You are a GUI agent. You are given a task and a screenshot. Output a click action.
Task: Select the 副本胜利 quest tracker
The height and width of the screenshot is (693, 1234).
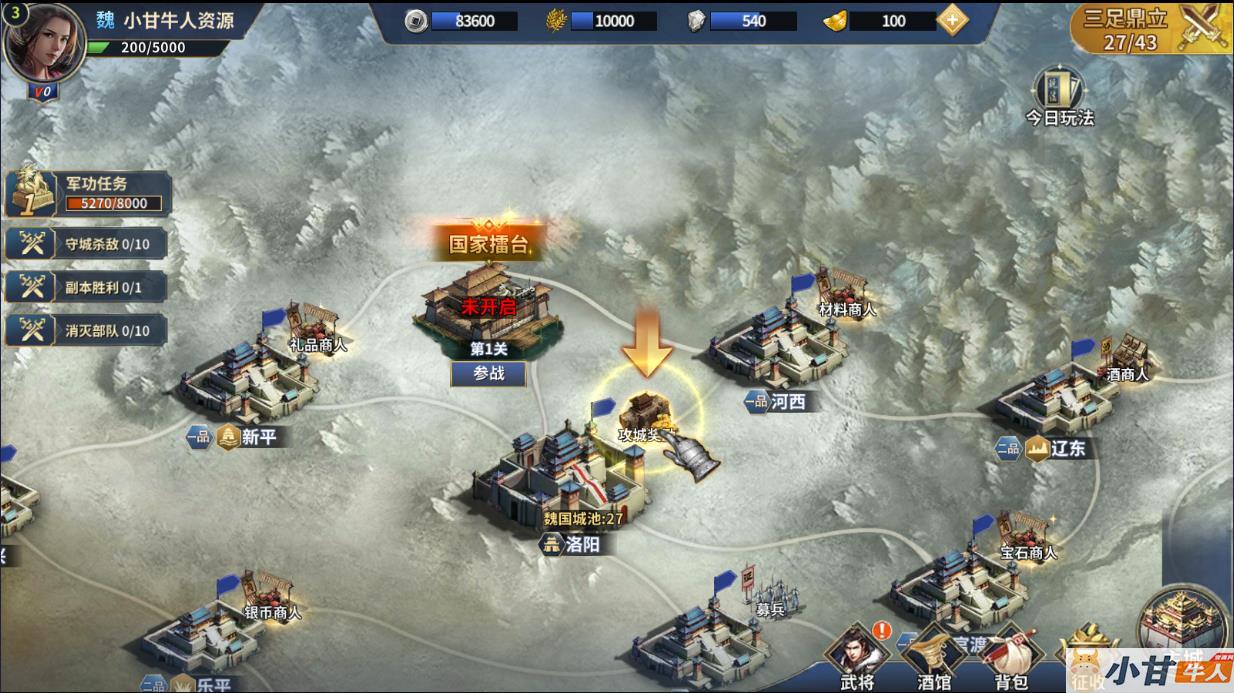click(x=86, y=287)
